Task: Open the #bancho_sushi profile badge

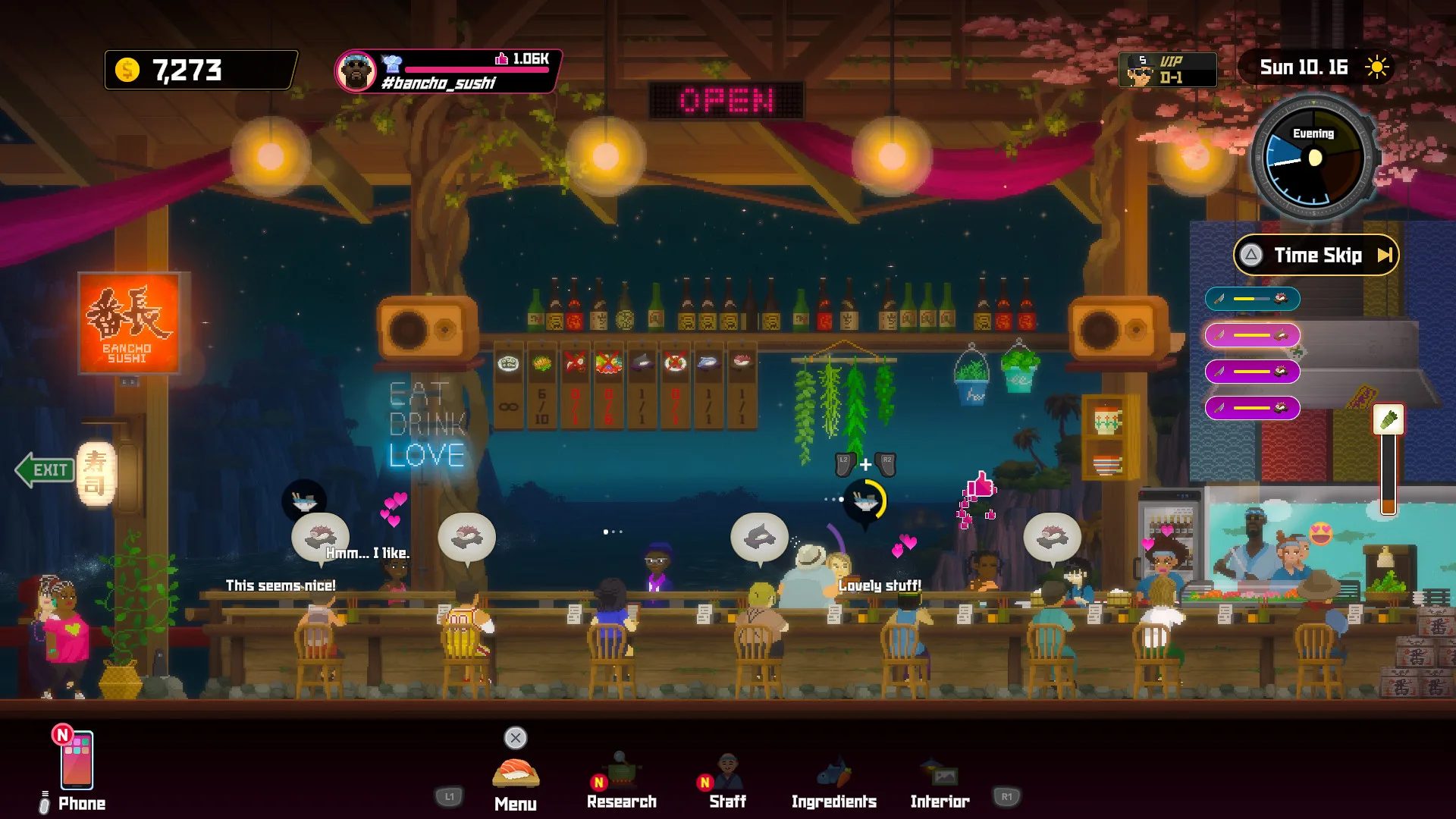Action: (x=447, y=71)
